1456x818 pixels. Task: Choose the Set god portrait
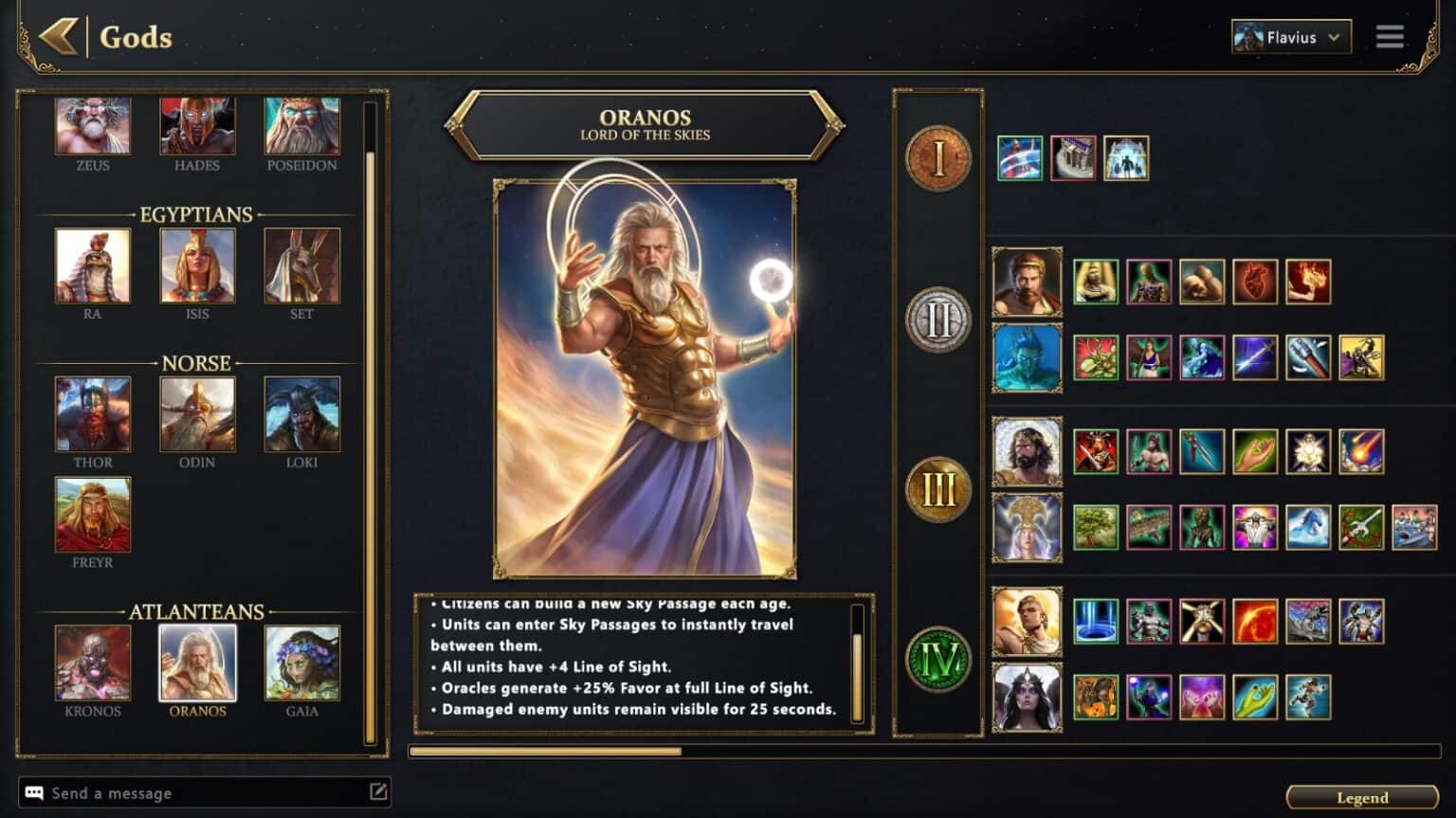301,266
